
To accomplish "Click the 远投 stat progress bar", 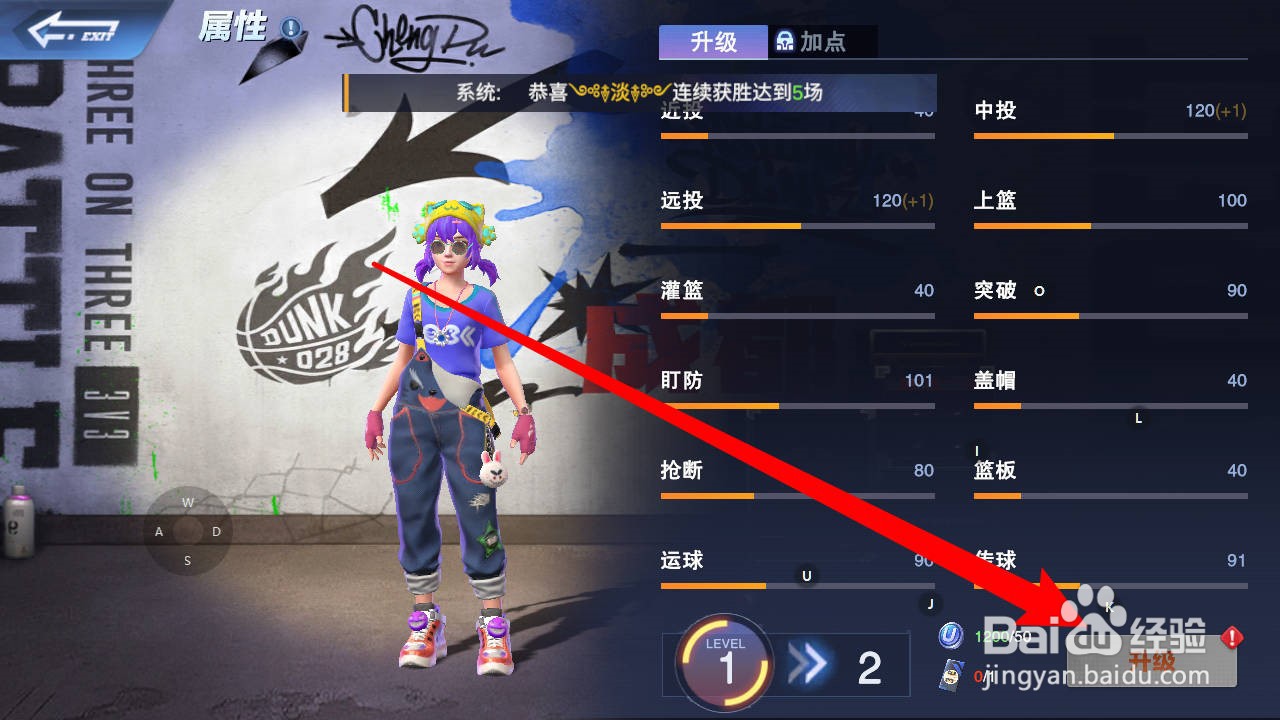I will 796,225.
